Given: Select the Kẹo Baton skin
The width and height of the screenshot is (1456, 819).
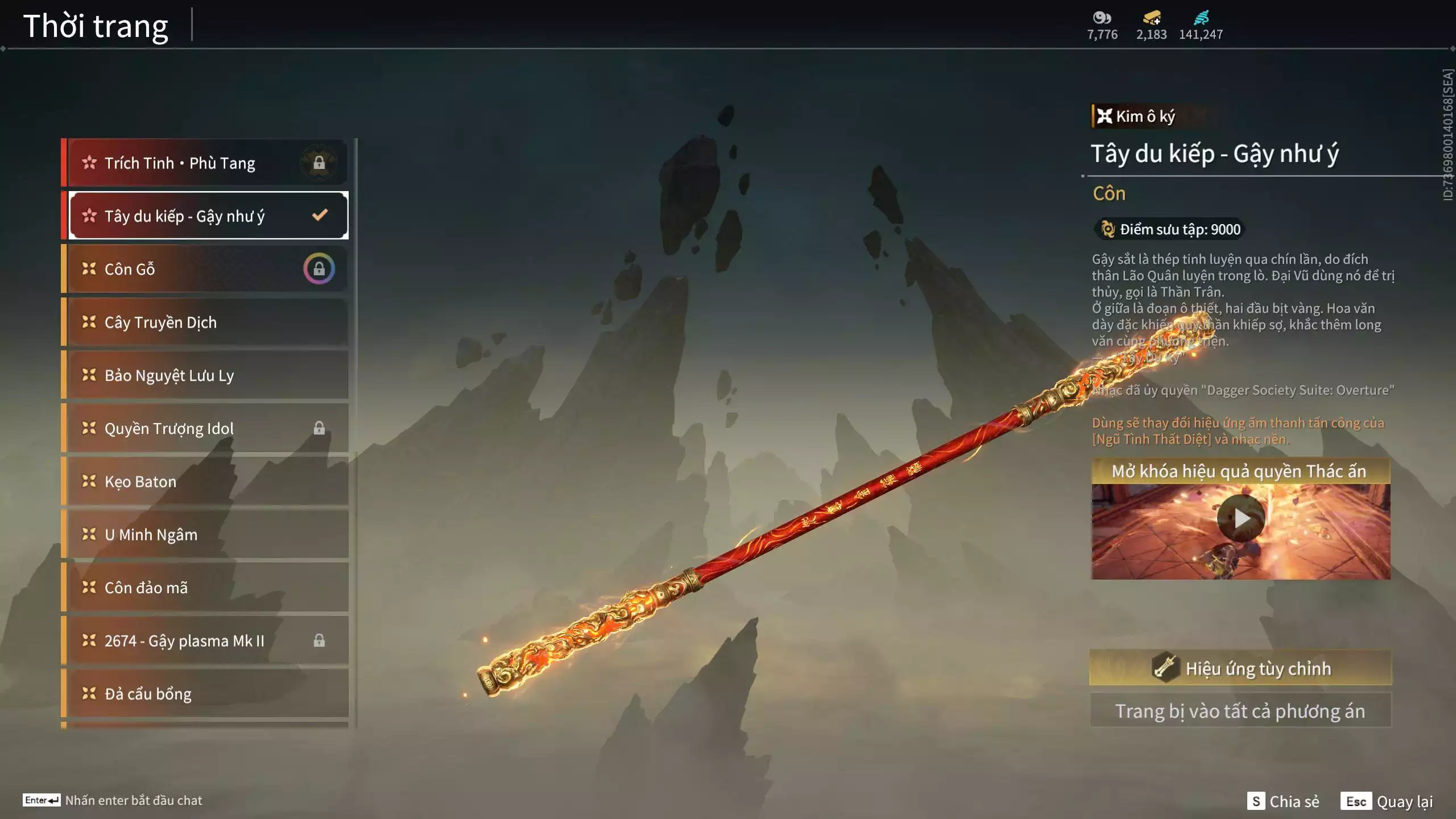Looking at the screenshot, I should pyautogui.click(x=206, y=482).
